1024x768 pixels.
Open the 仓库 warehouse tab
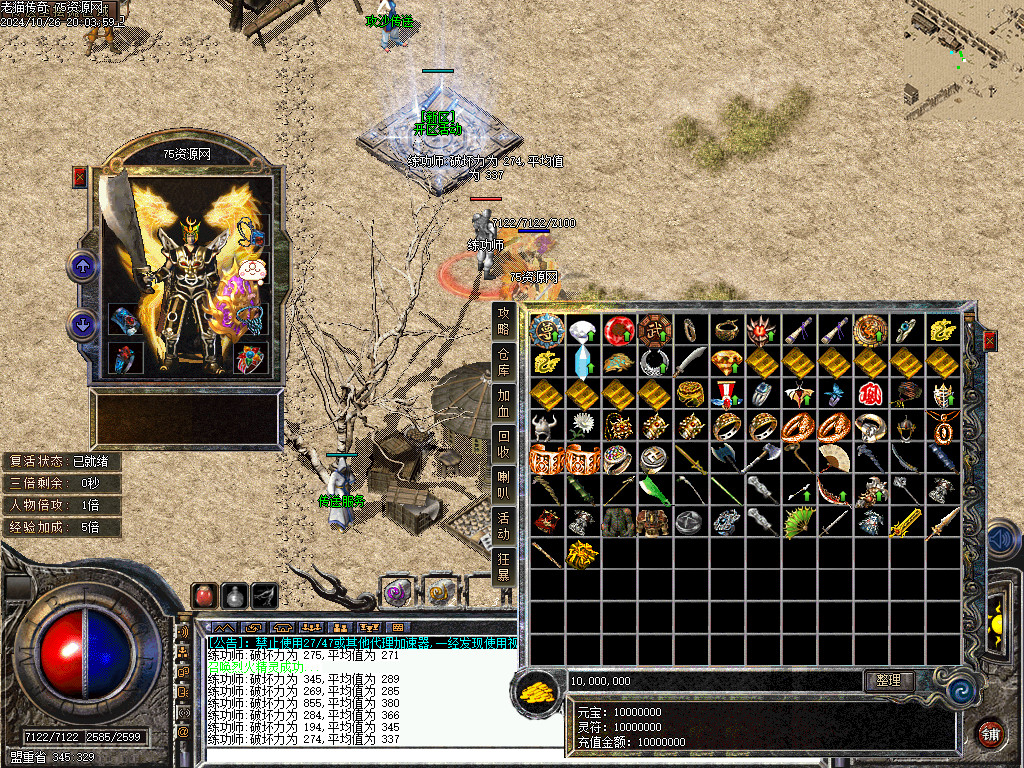click(x=504, y=362)
